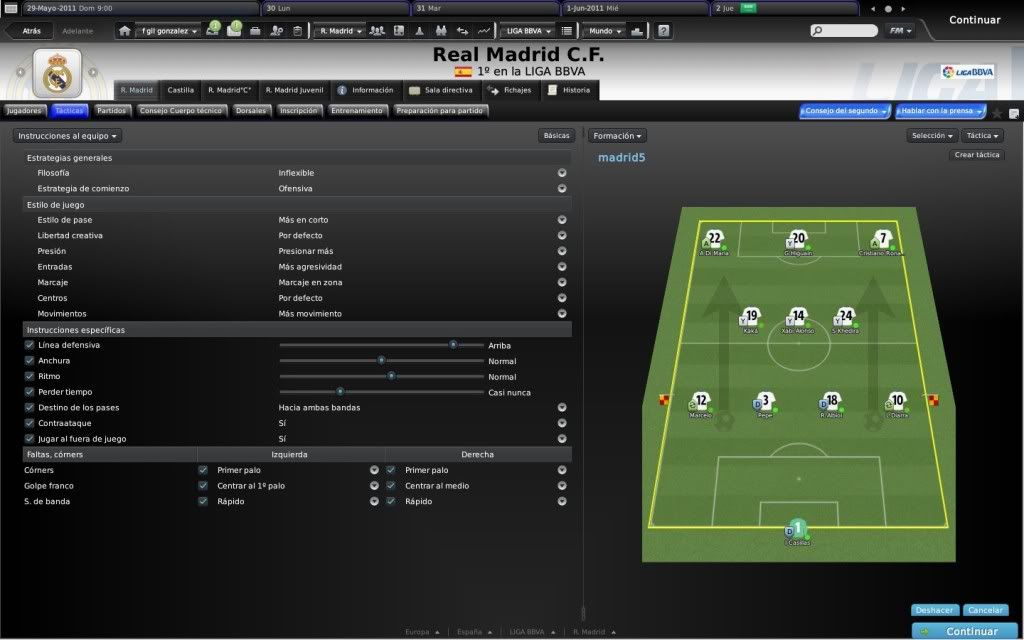Click the top-right Continuar button
Screen dimensions: 1024x640
(973, 19)
